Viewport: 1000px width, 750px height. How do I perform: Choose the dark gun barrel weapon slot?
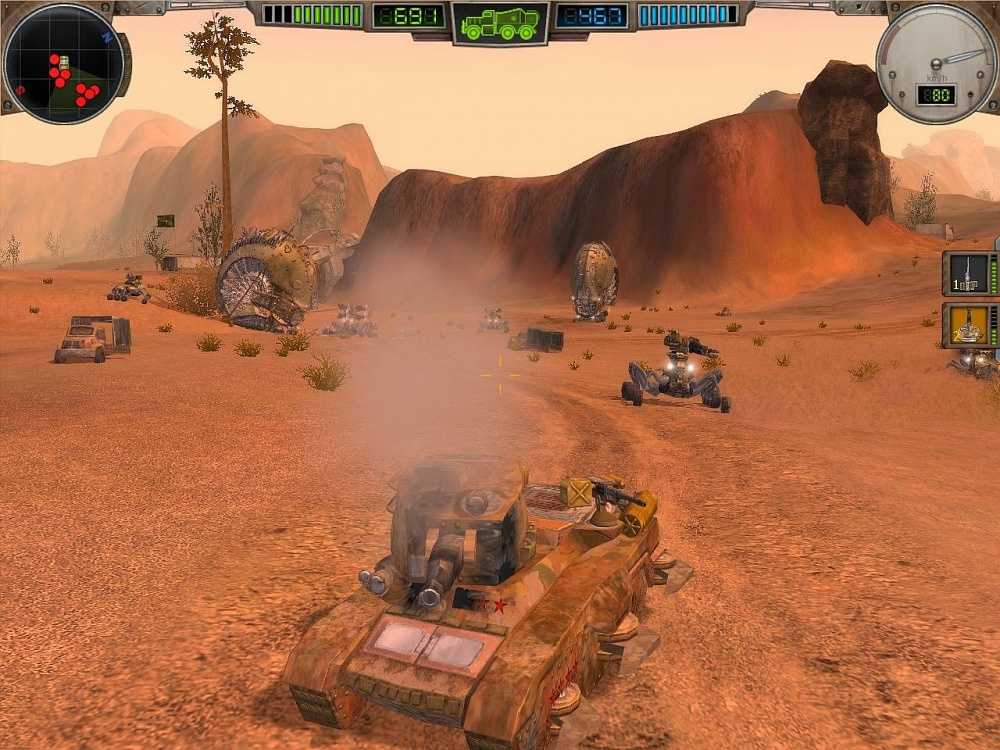(x=968, y=273)
